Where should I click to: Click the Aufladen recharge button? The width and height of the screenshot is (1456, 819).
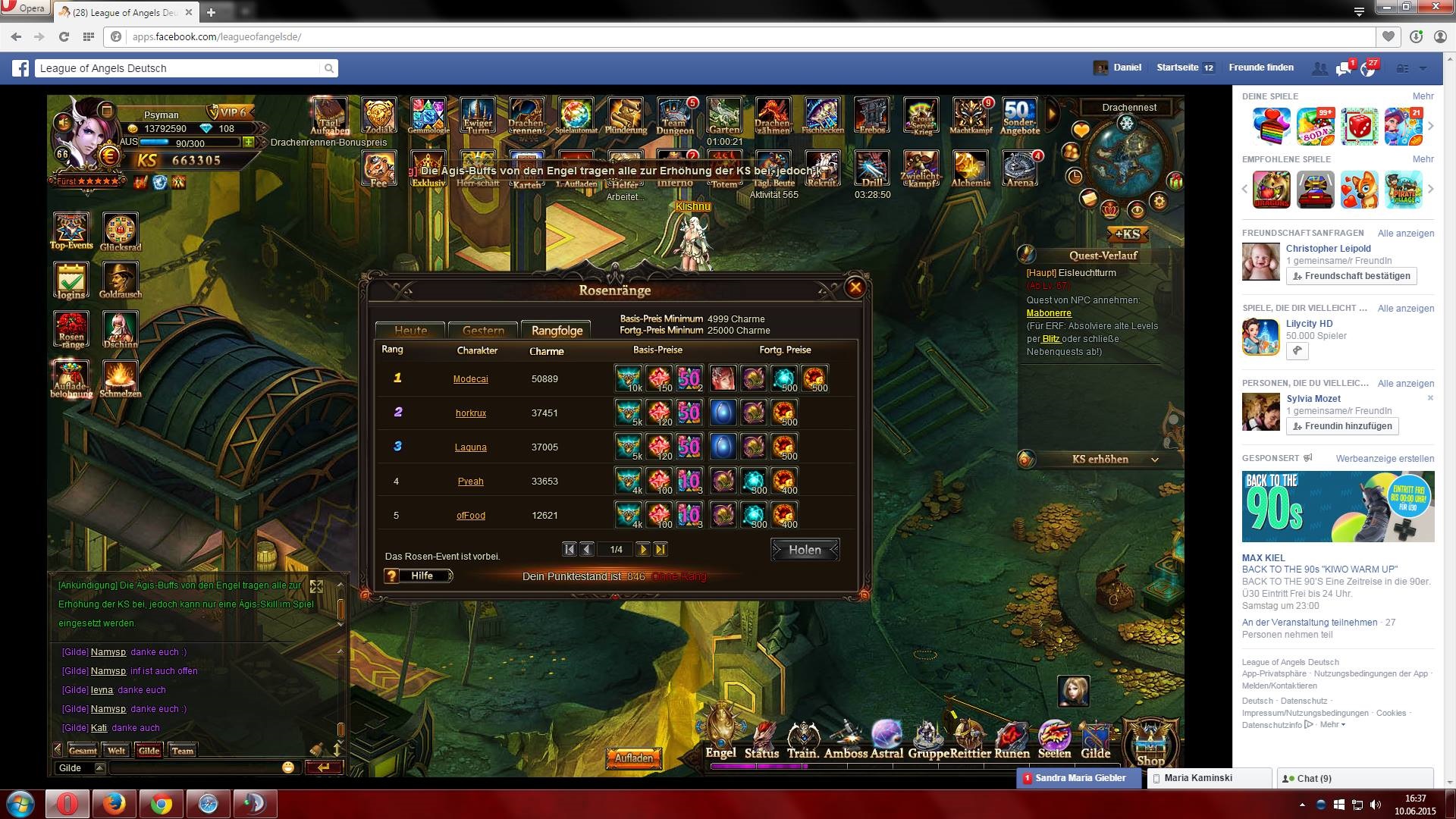633,758
